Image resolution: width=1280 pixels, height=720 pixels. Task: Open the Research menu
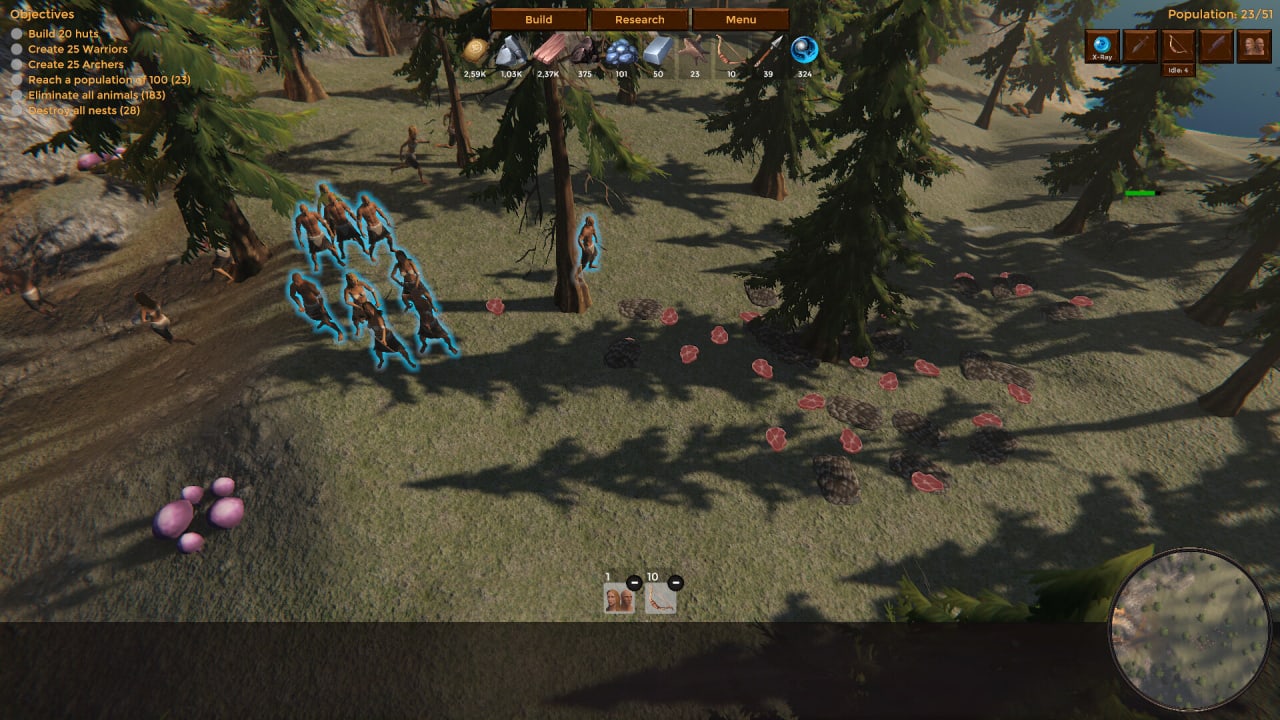(640, 20)
